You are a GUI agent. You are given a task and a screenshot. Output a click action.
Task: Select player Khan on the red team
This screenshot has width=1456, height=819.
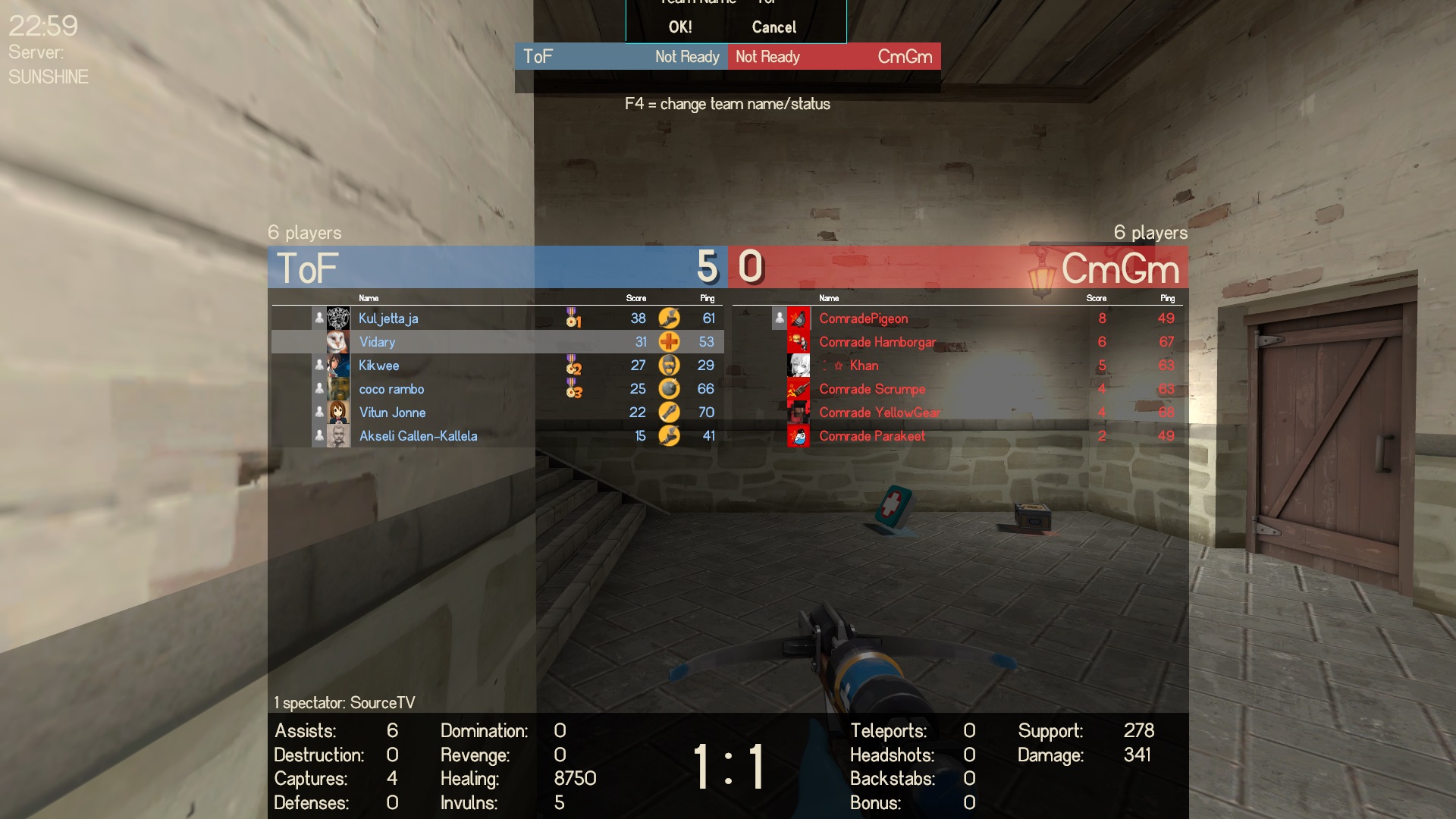pyautogui.click(x=864, y=366)
